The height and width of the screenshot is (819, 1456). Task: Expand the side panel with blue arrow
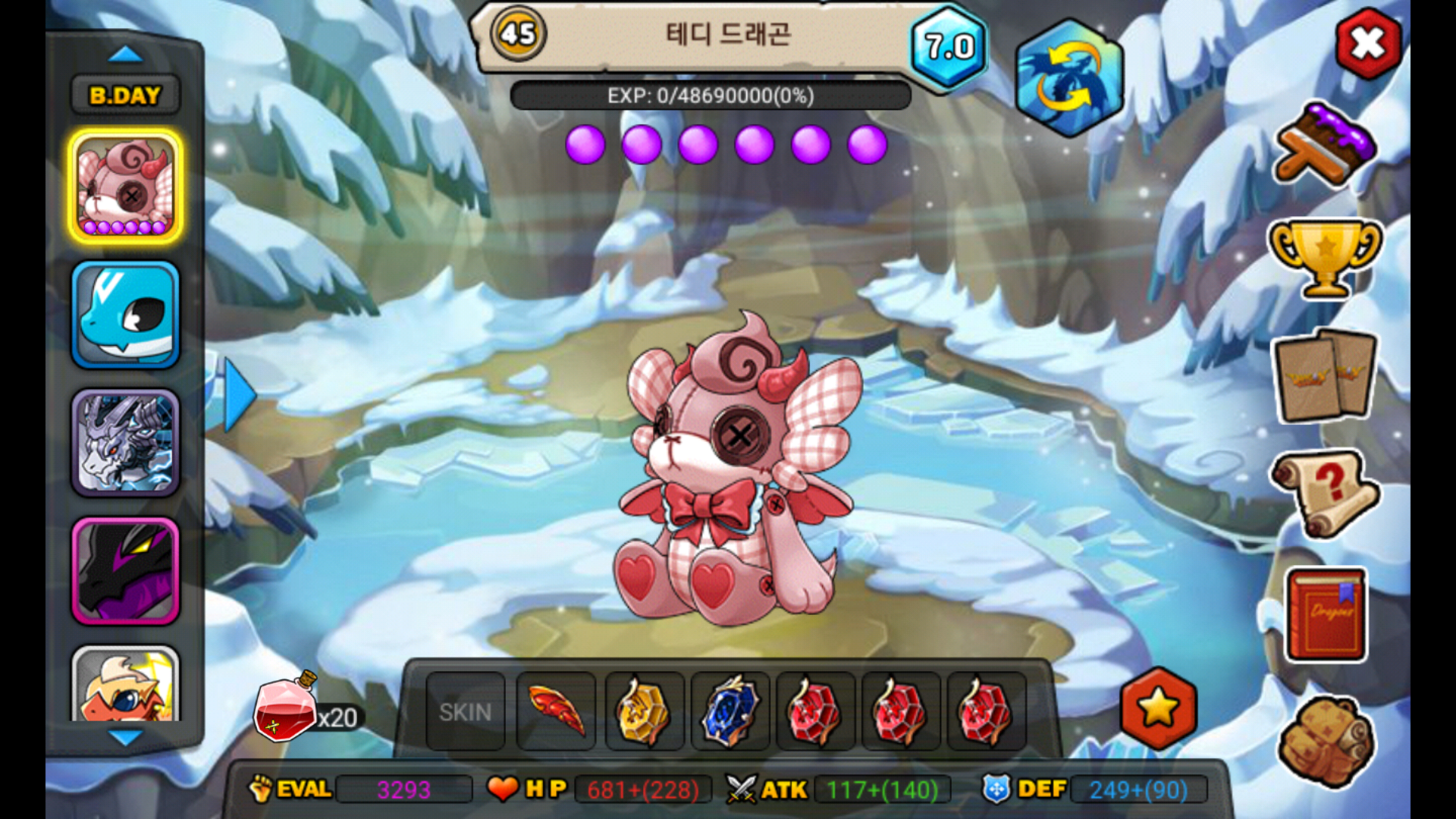240,395
